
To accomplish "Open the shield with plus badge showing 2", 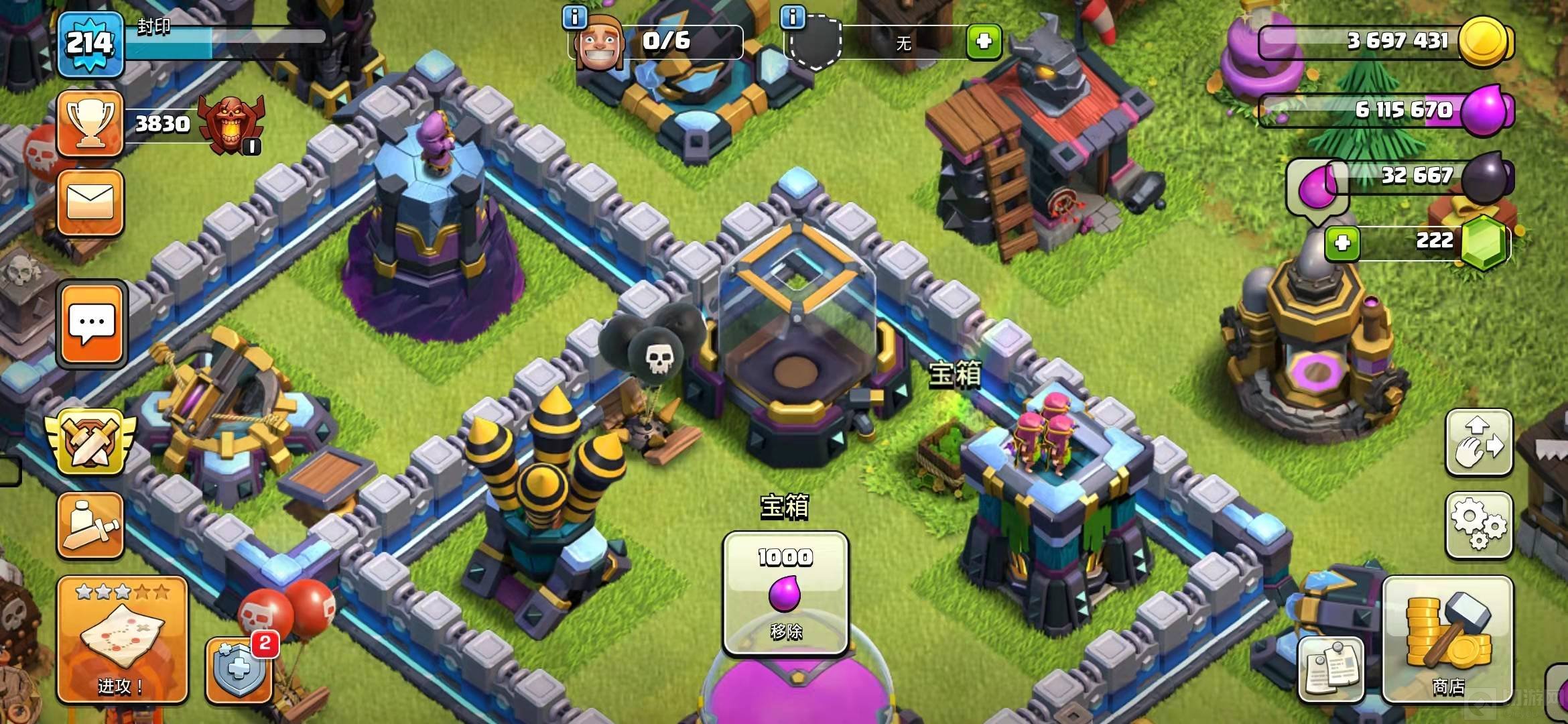I will click(x=239, y=669).
